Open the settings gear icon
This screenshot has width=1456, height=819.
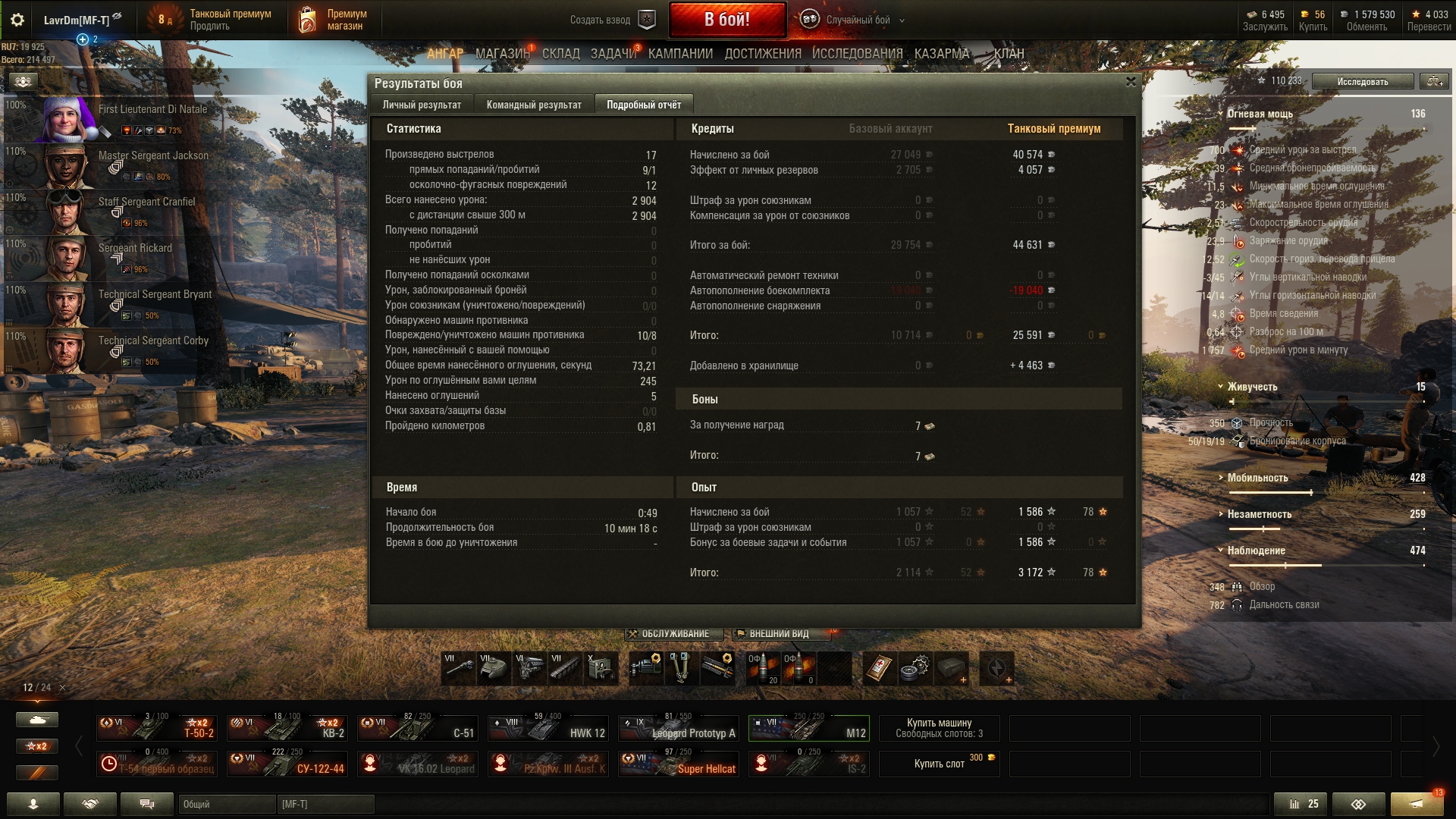pos(17,20)
